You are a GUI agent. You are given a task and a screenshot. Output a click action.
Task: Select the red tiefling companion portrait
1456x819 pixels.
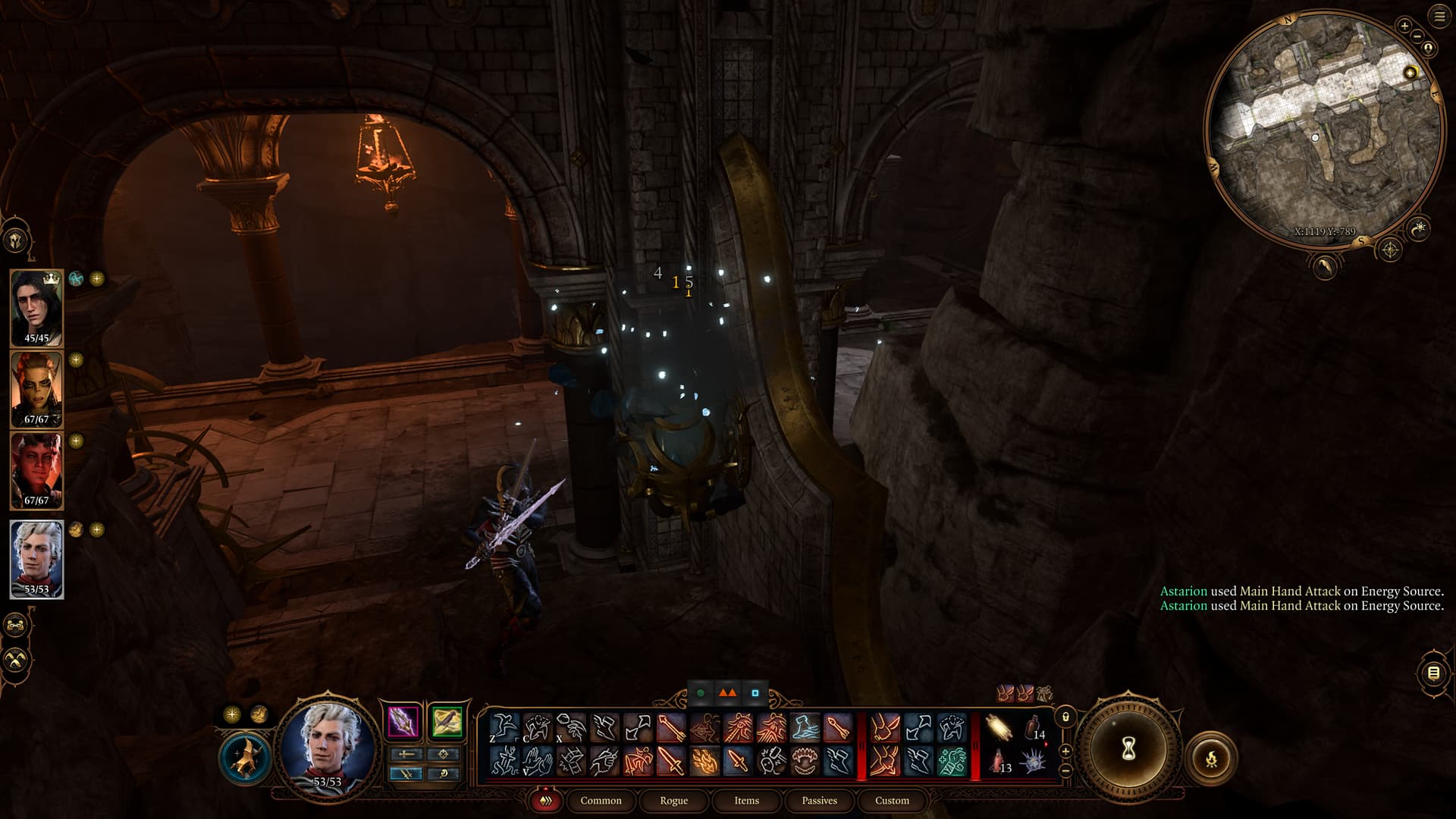pyautogui.click(x=36, y=469)
